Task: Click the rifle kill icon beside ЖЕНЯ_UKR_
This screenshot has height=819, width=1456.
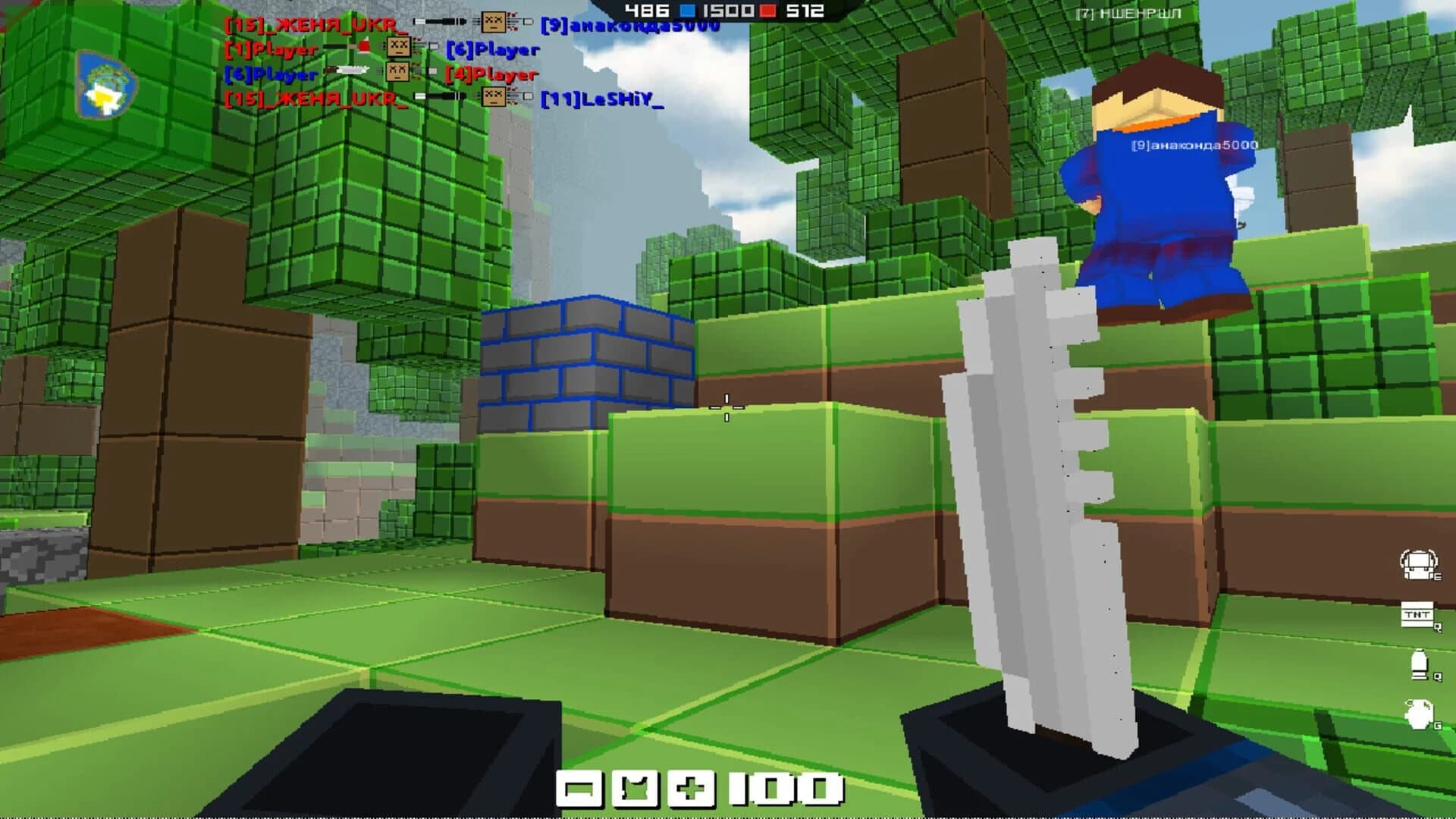Action: [x=440, y=21]
